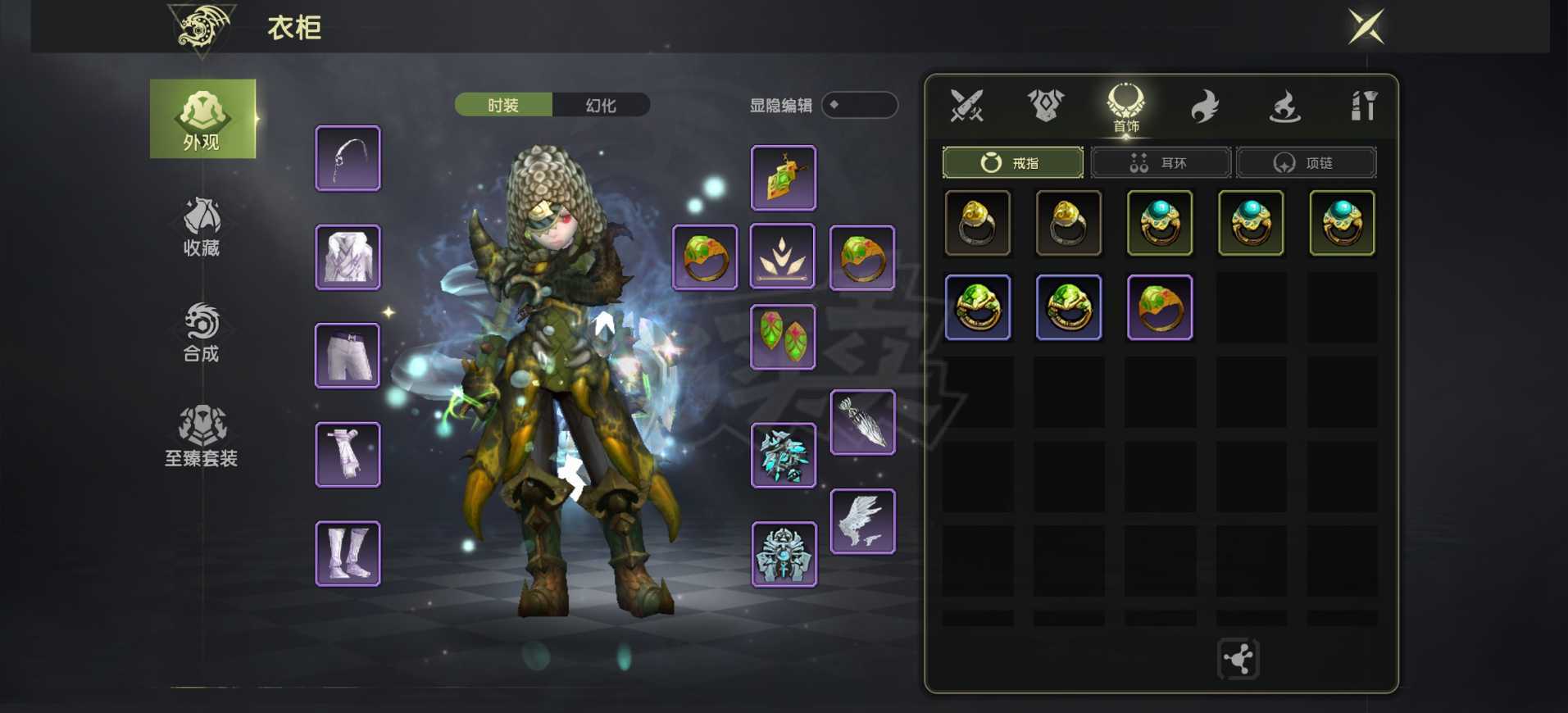
Task: Select the yellow pendant necklace slot
Action: 783,178
